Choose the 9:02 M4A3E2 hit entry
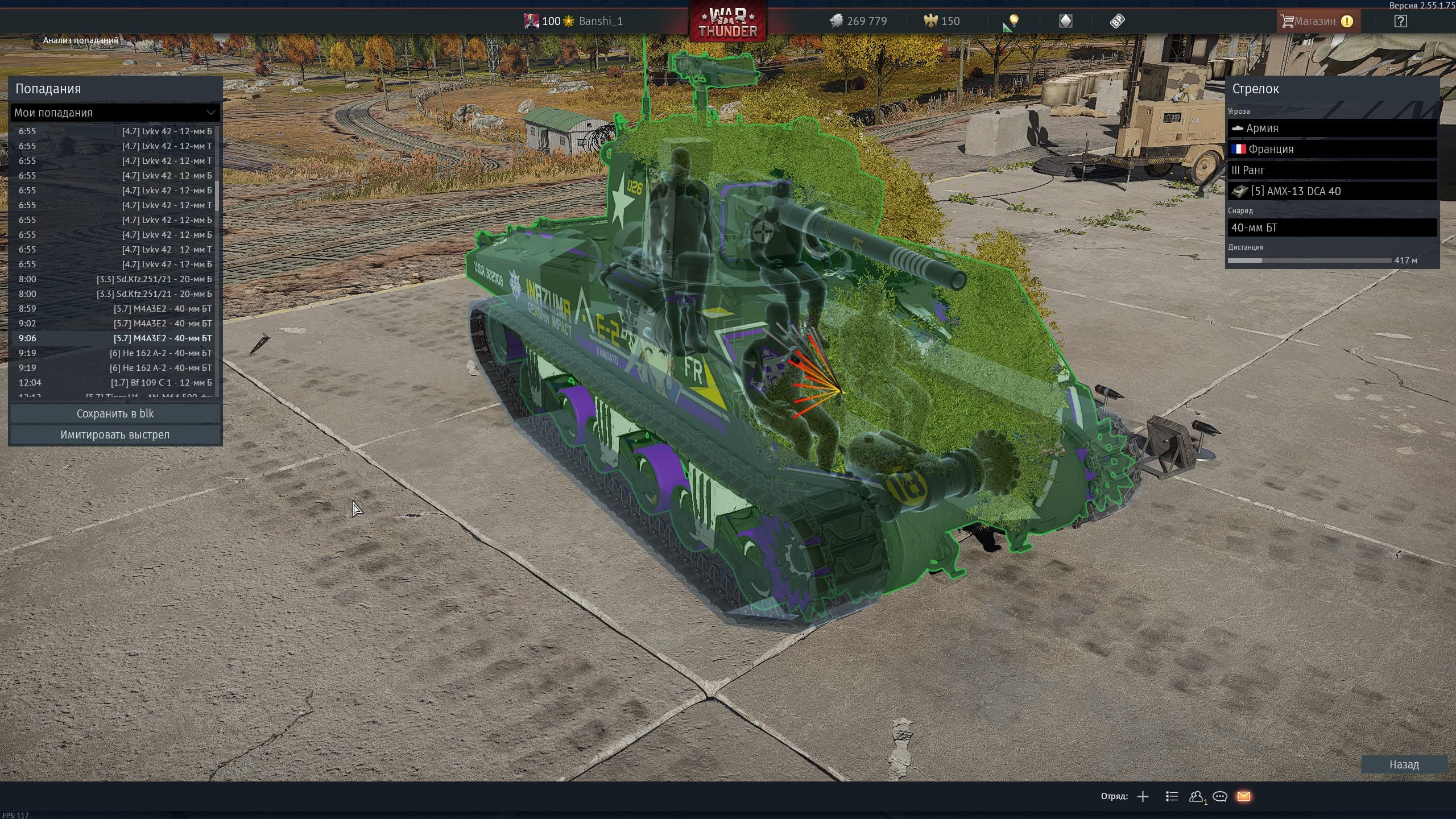The width and height of the screenshot is (1456, 819). pyautogui.click(x=115, y=324)
